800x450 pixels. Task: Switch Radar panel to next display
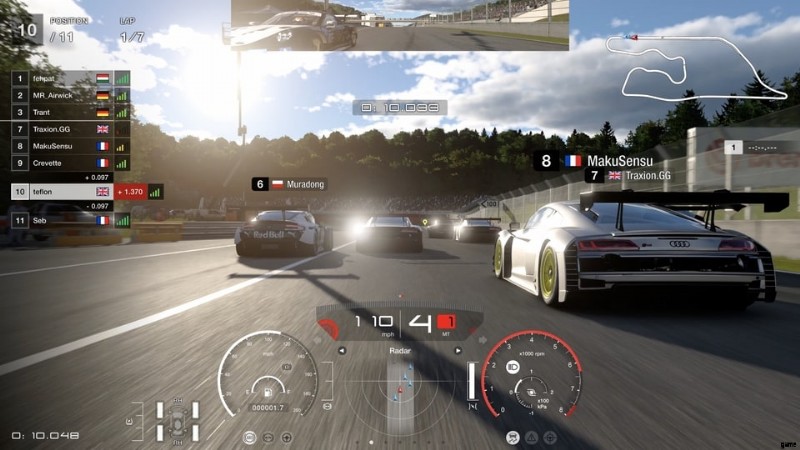pyautogui.click(x=458, y=351)
